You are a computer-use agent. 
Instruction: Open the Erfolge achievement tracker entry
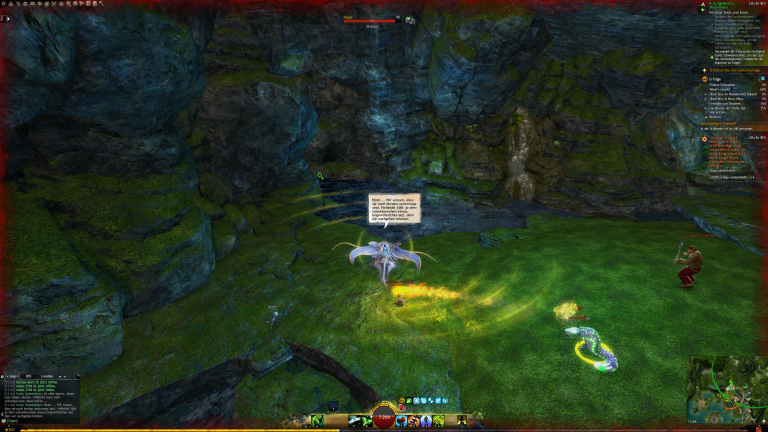pyautogui.click(x=718, y=80)
